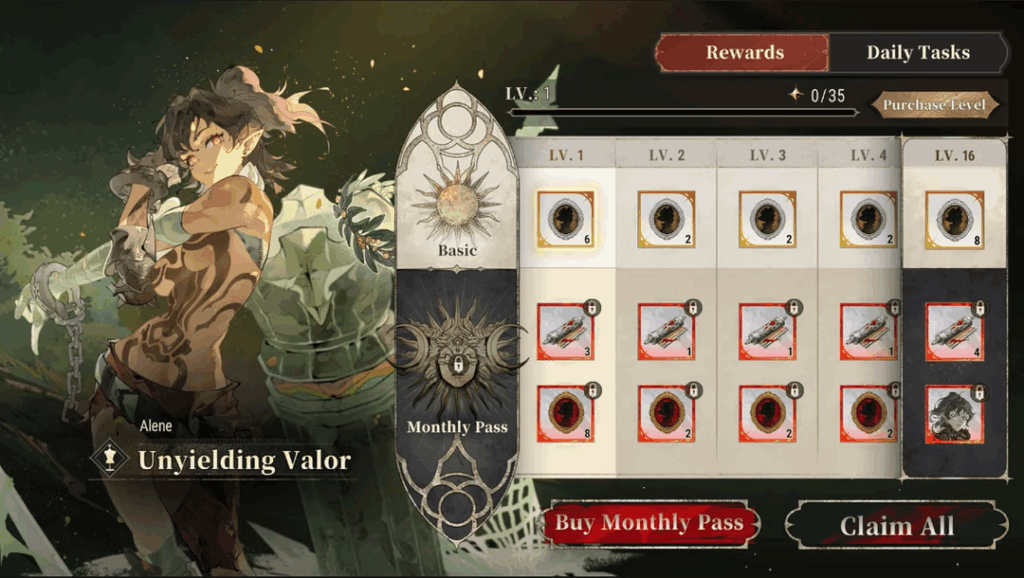Viewport: 1024px width, 578px height.
Task: Open the Daily Tasks tab
Action: [x=917, y=53]
